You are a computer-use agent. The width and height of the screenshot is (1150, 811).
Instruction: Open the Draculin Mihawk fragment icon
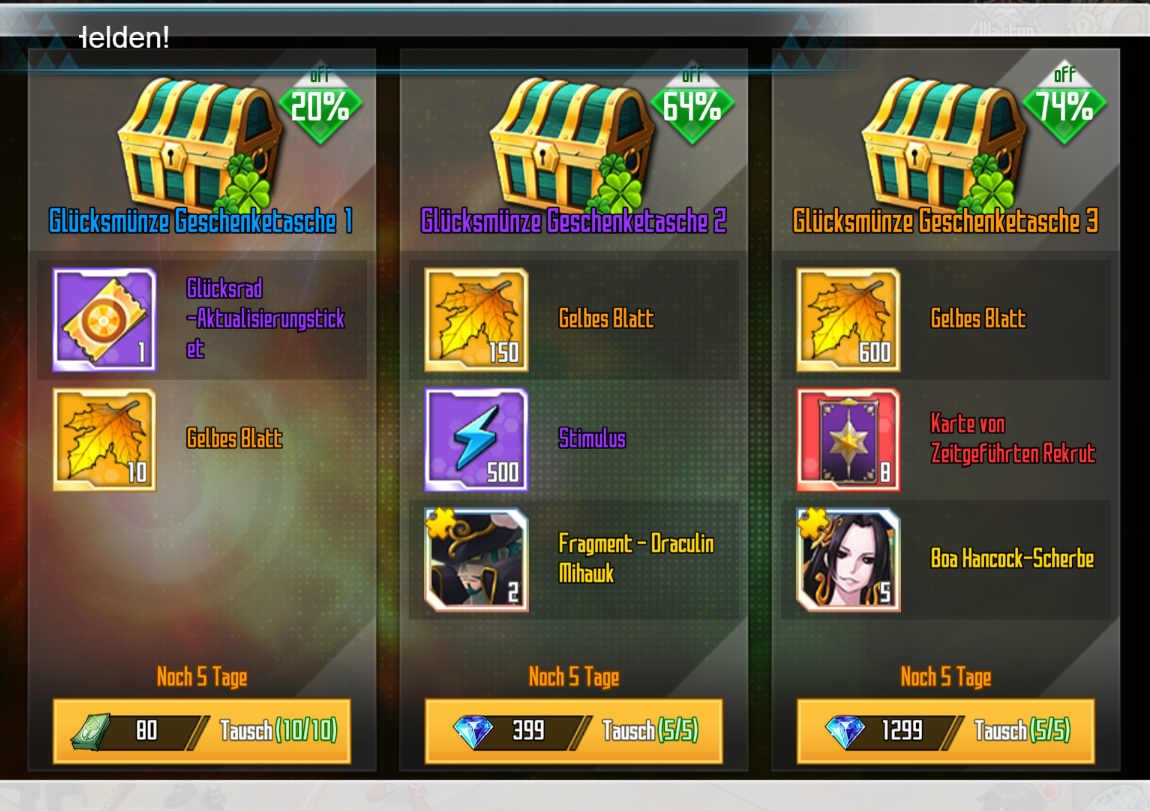(476, 560)
